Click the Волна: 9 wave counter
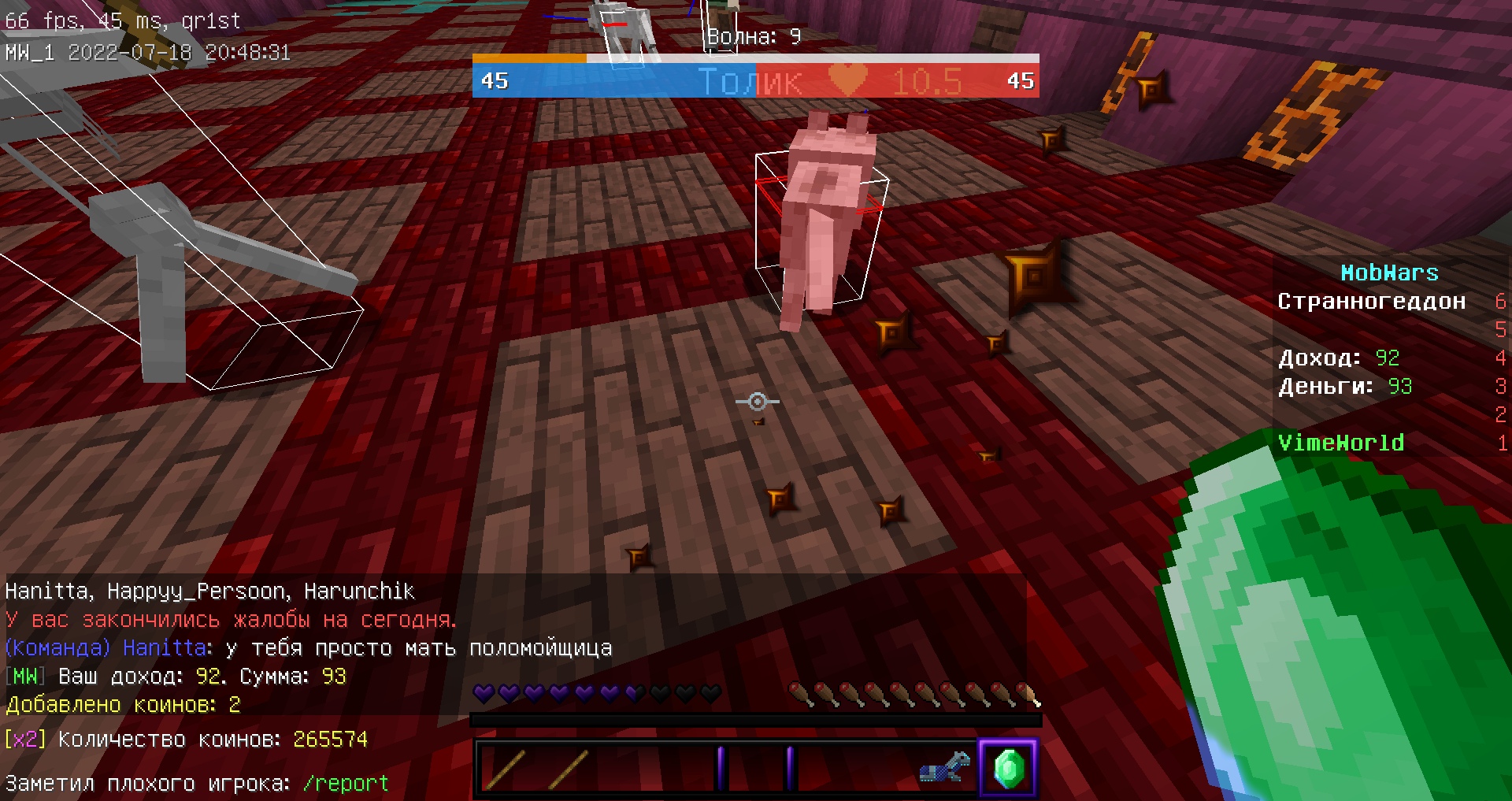 pos(750,36)
